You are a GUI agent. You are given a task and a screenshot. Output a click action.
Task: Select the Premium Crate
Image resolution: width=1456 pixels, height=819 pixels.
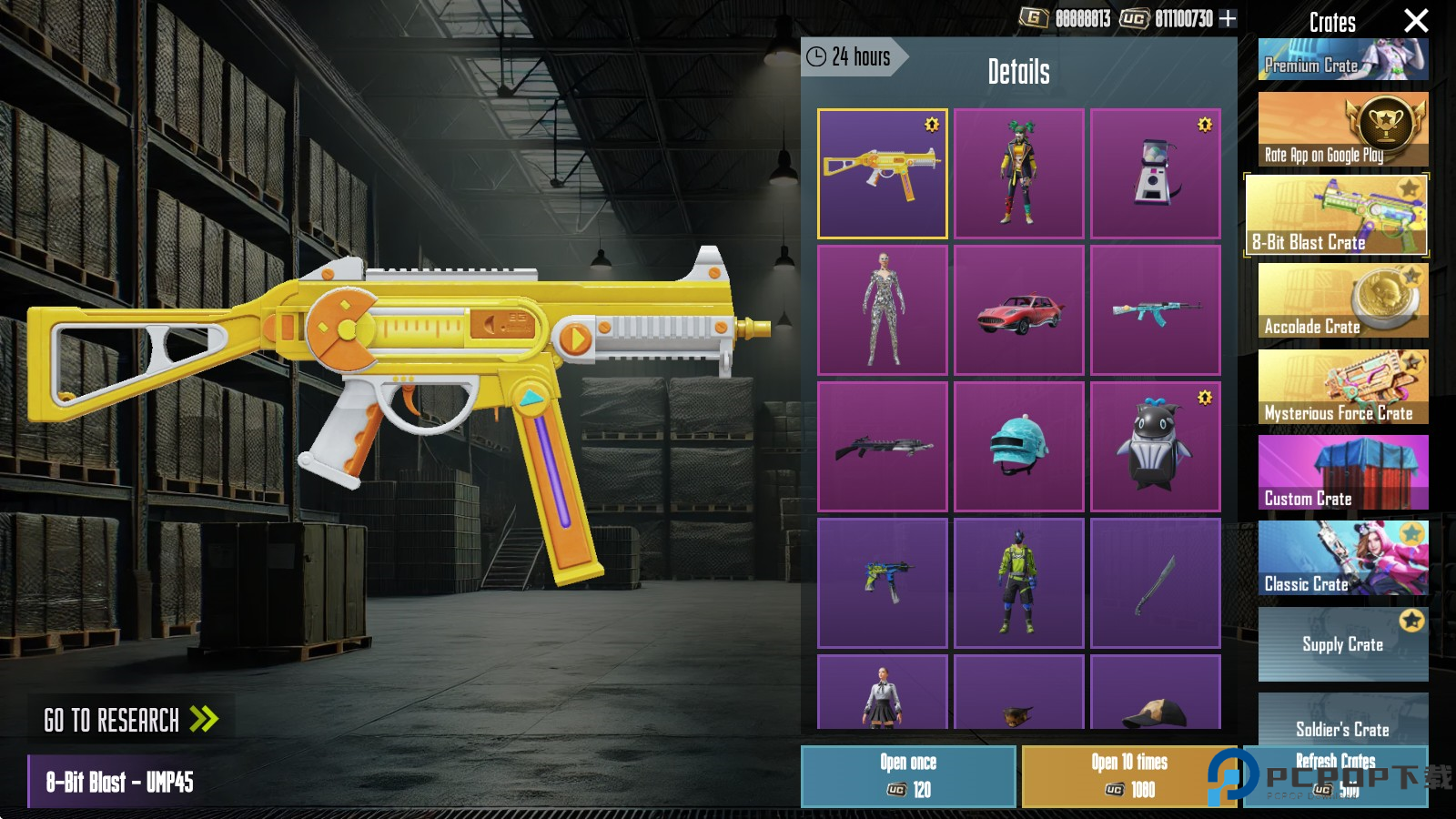[x=1342, y=60]
